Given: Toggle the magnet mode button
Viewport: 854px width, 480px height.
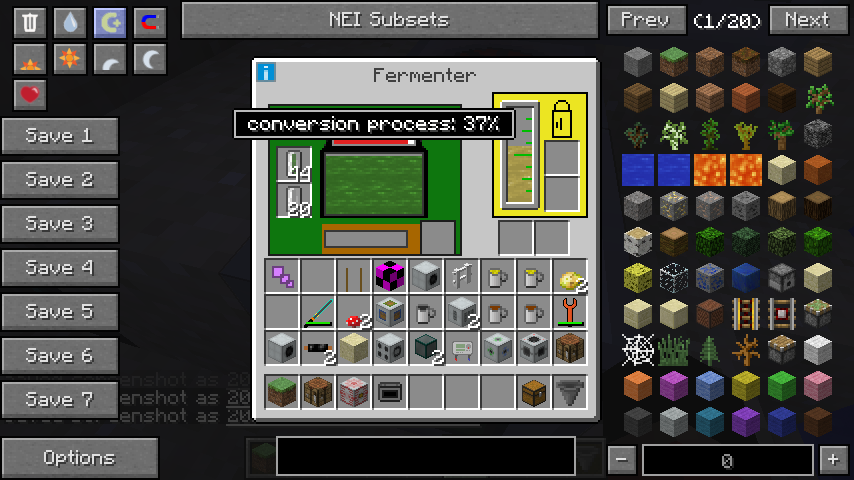Looking at the screenshot, I should pyautogui.click(x=150, y=23).
